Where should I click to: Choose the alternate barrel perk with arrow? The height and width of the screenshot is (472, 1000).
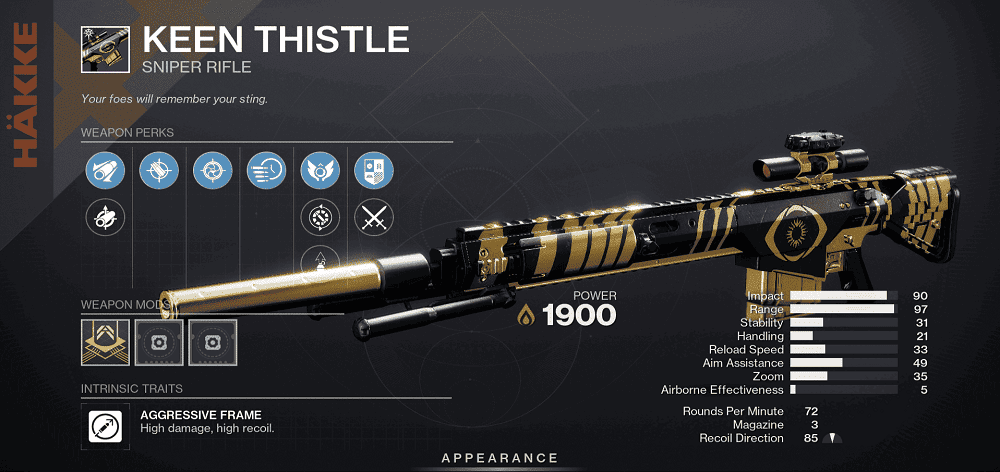pyautogui.click(x=104, y=218)
